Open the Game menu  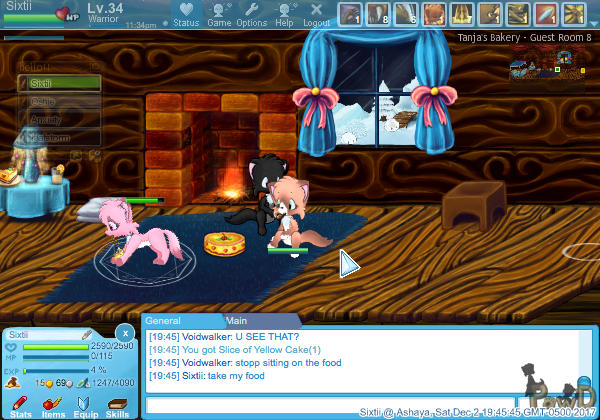[219, 13]
